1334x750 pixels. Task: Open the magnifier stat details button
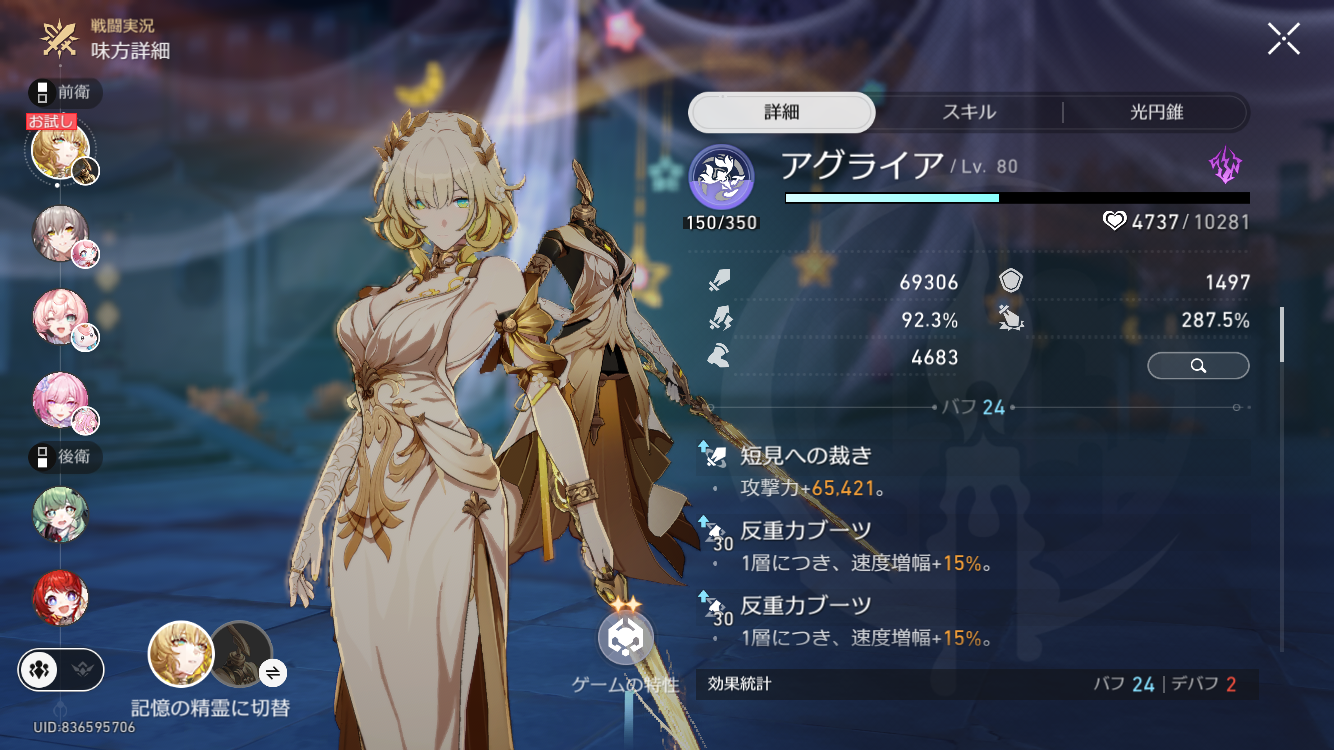click(1198, 366)
